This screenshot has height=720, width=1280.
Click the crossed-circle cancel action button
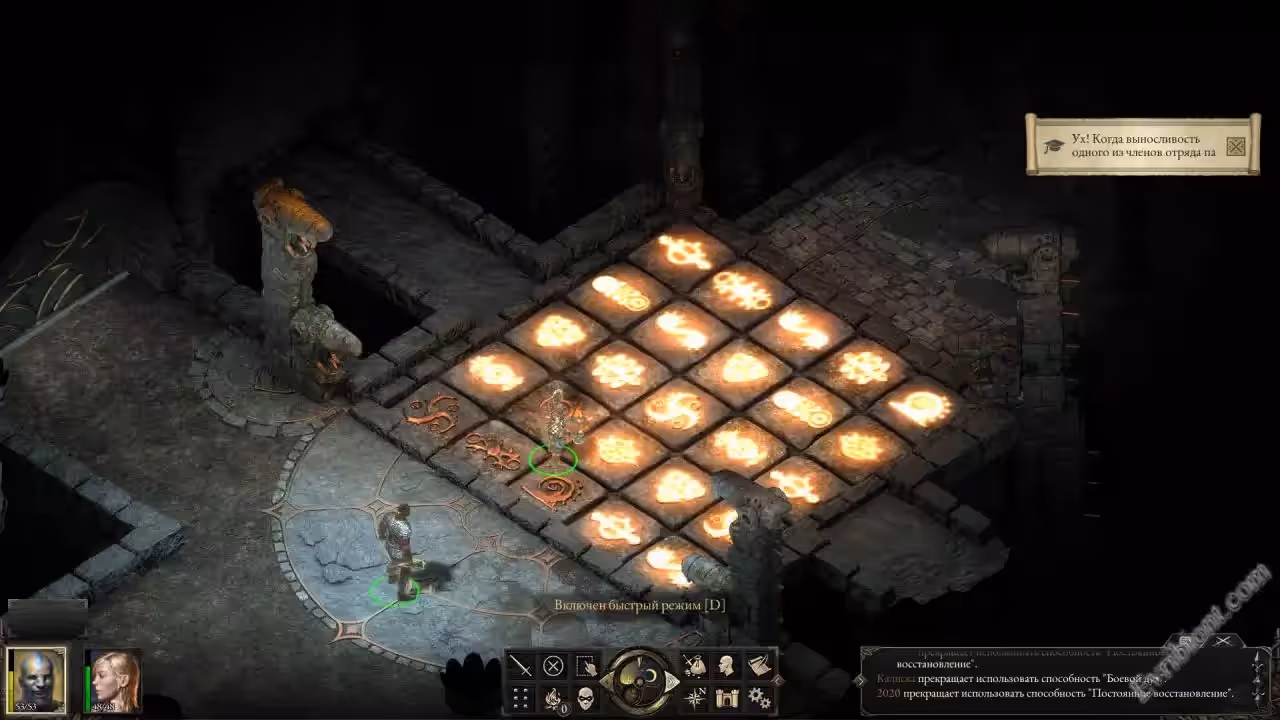(553, 666)
